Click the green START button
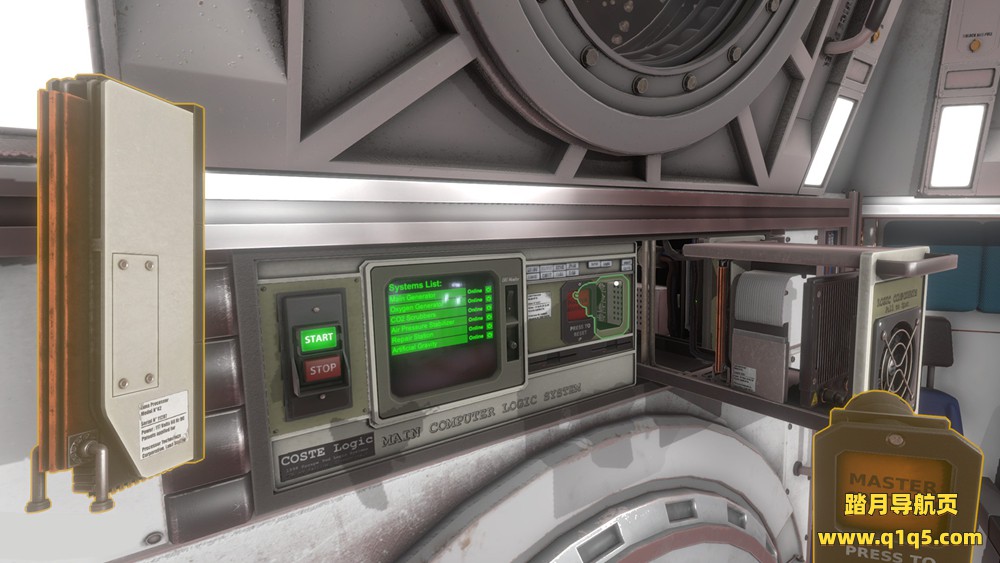1000x563 pixels. click(318, 338)
